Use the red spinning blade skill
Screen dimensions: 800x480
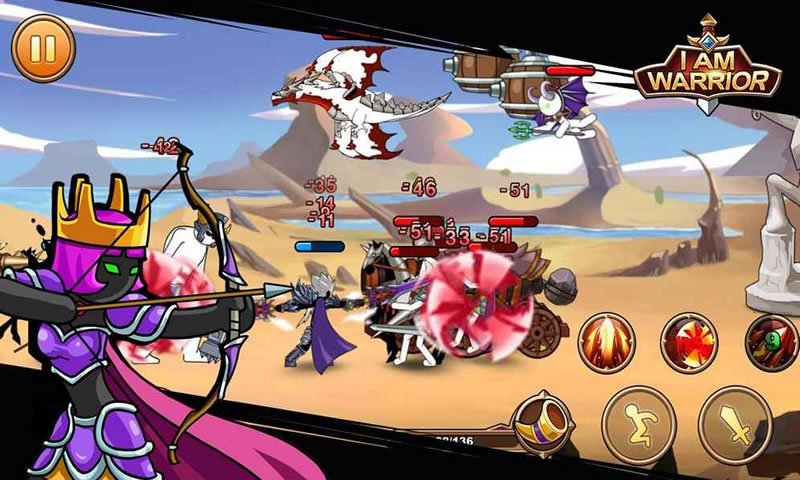point(691,343)
